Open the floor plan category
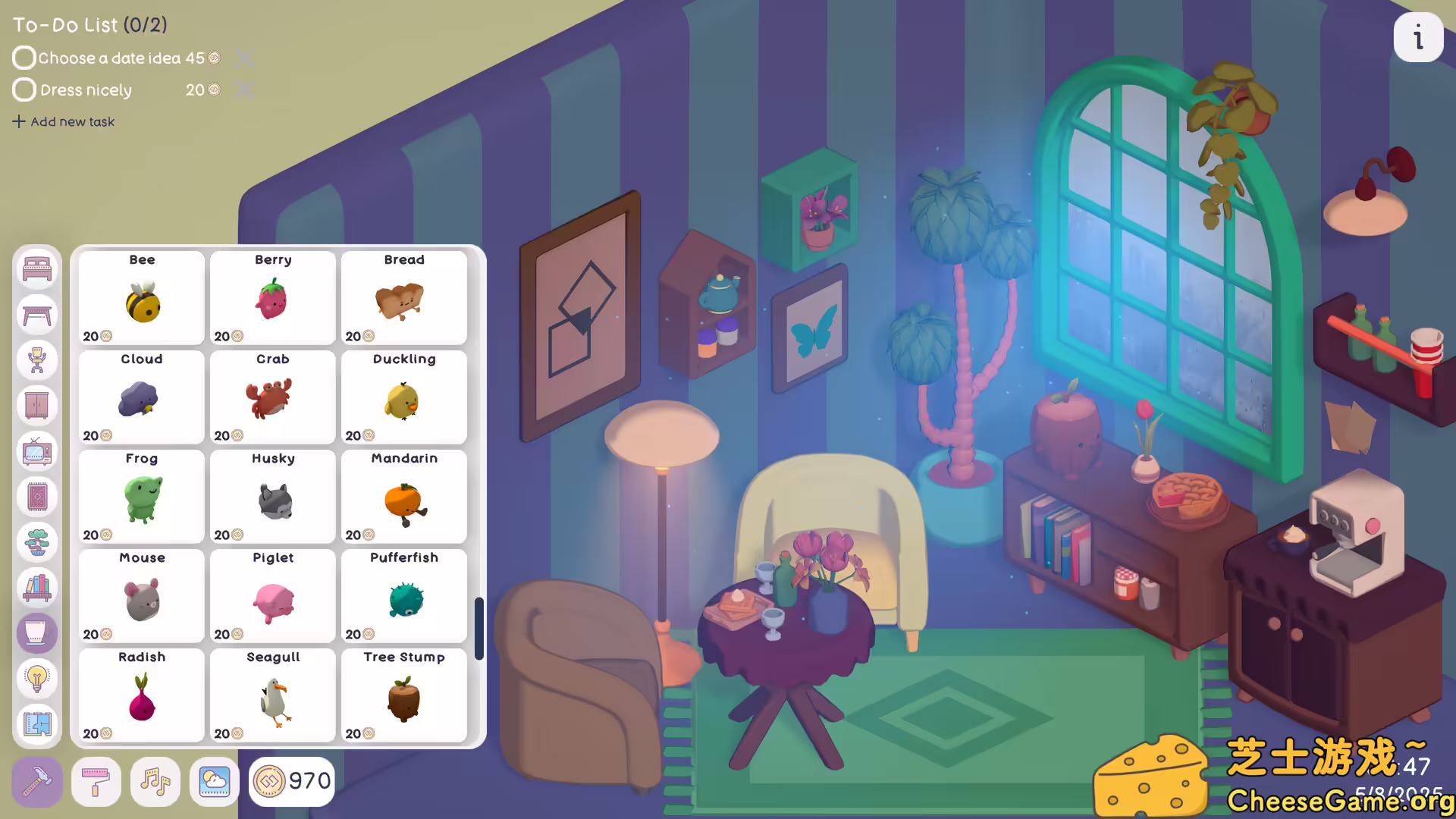The width and height of the screenshot is (1456, 819). (x=36, y=724)
